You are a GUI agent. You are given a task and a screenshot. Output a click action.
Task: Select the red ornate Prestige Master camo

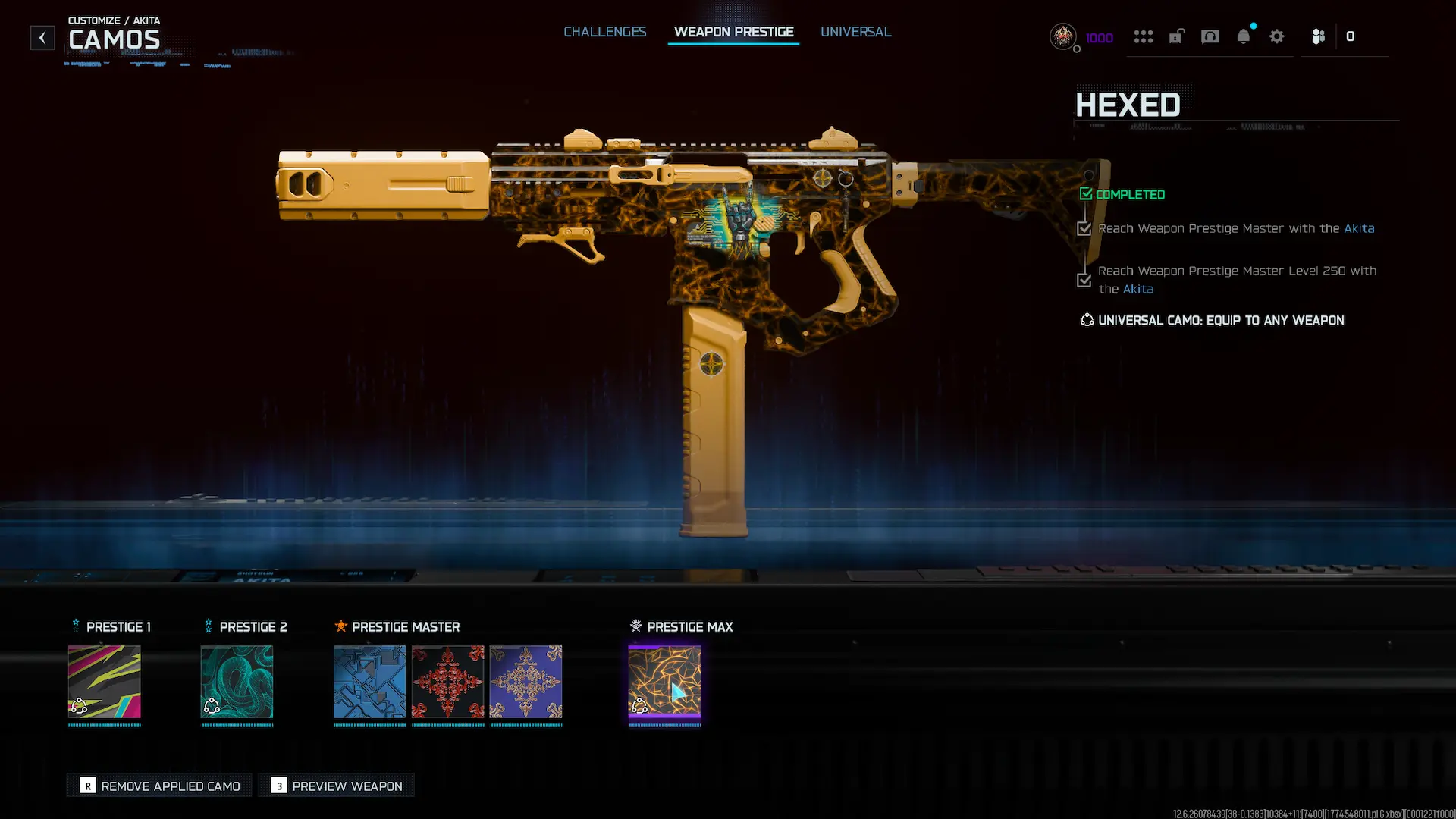point(447,682)
